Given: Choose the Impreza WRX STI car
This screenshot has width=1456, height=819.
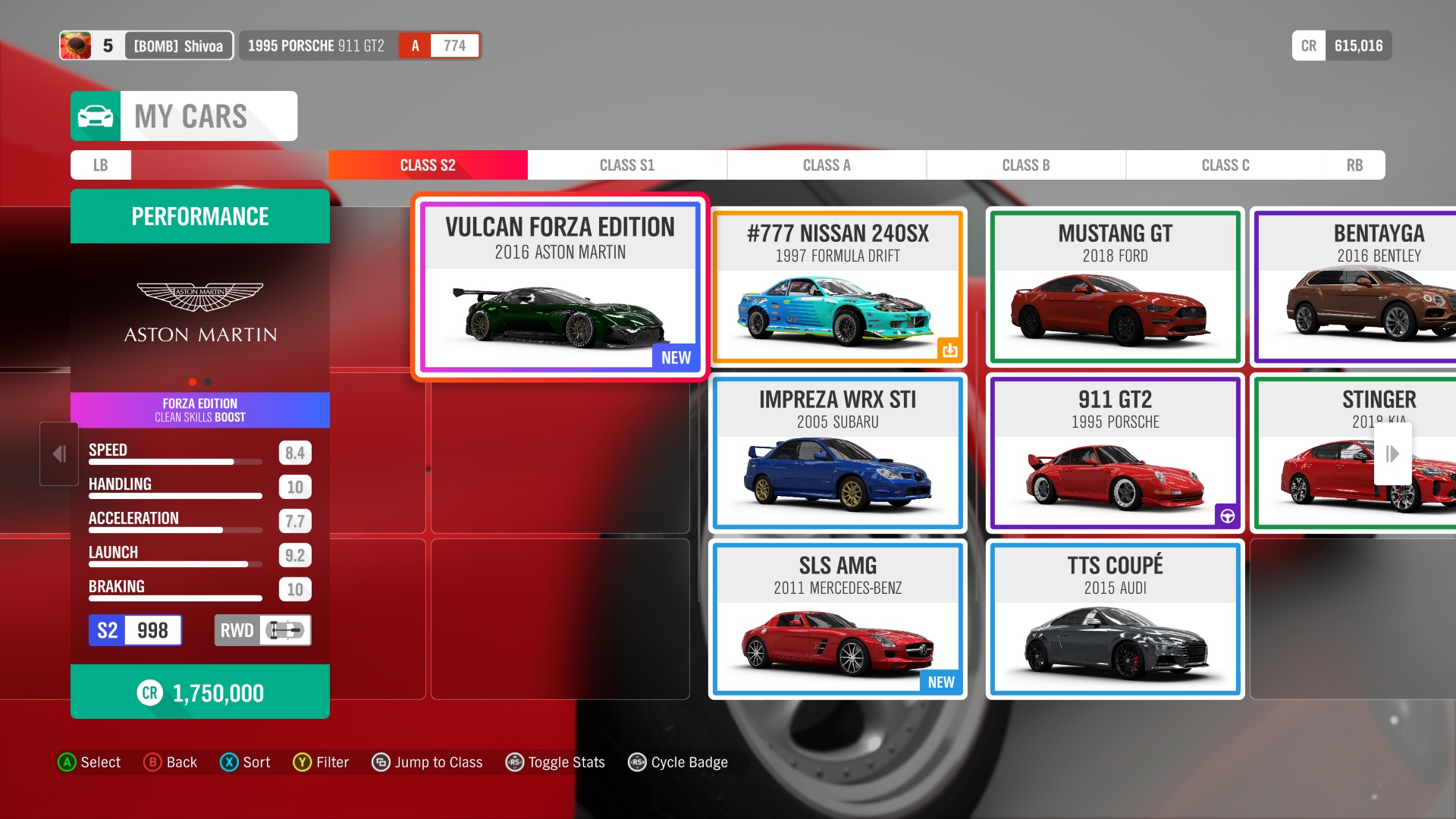Looking at the screenshot, I should (837, 453).
